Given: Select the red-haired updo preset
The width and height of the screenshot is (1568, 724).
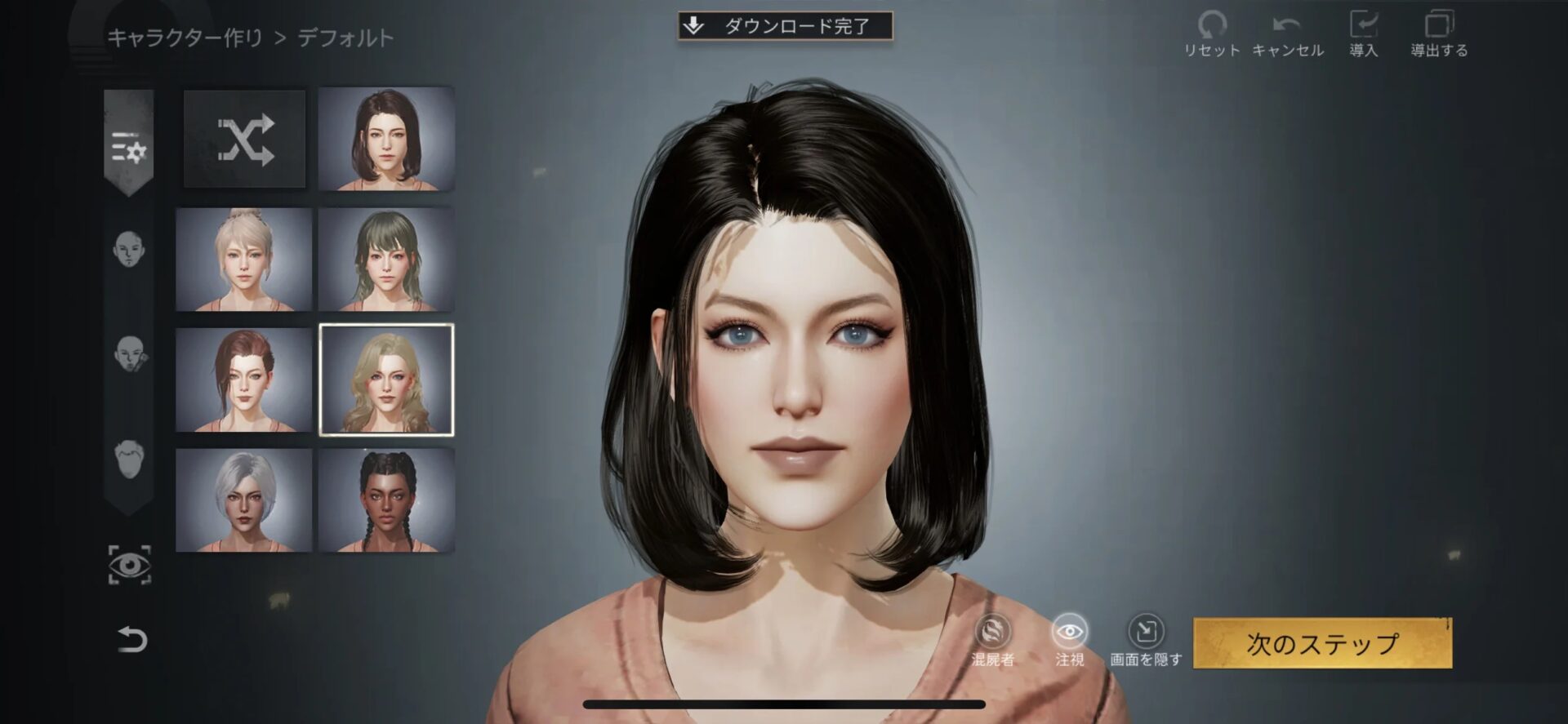Looking at the screenshot, I should pyautogui.click(x=244, y=380).
